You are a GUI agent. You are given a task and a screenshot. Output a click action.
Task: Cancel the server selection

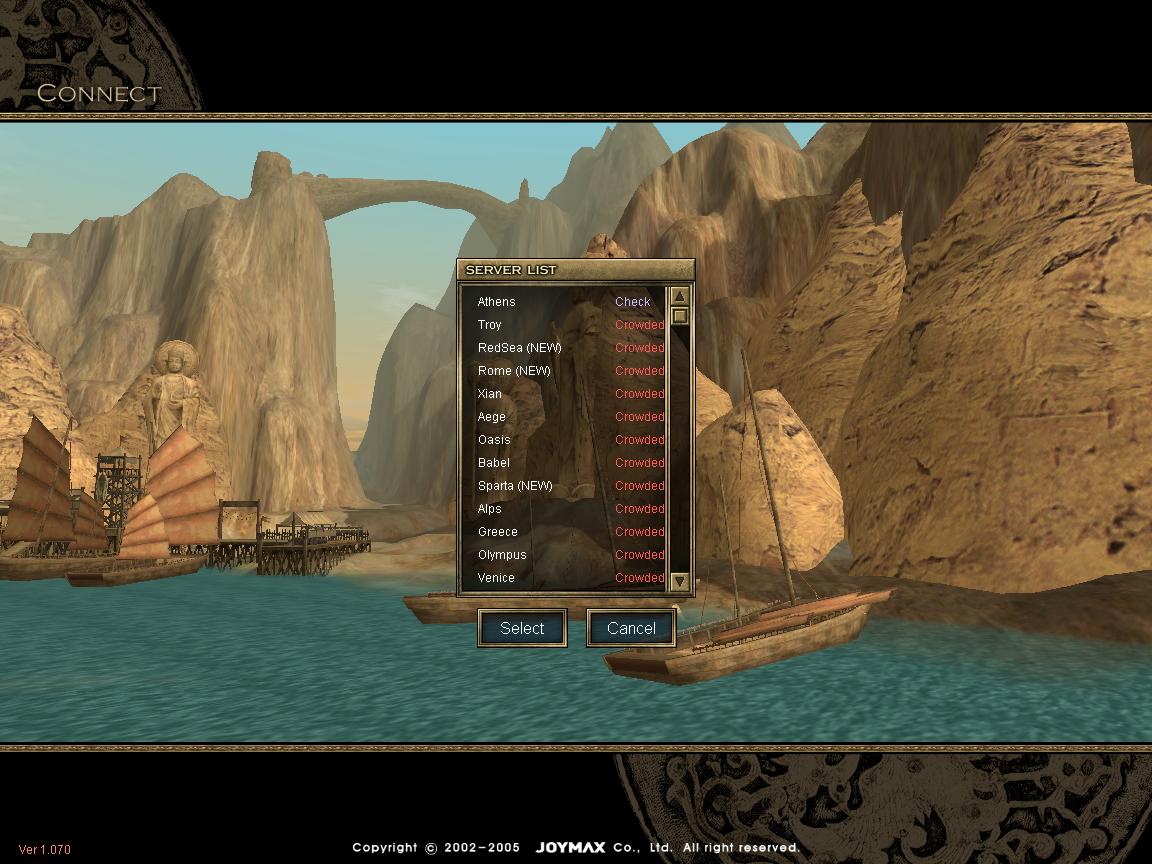631,628
